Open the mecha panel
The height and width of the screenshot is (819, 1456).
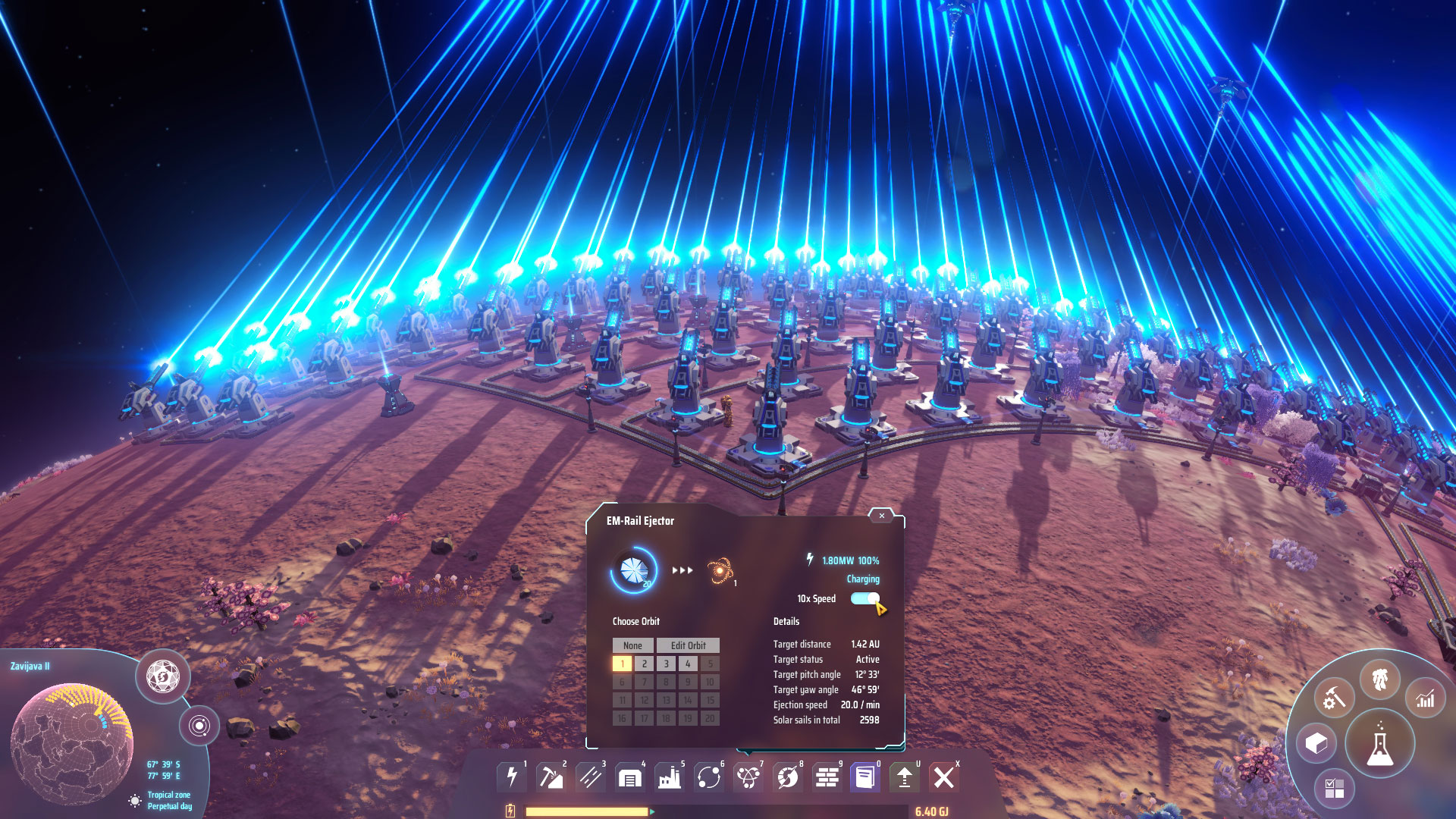1379,679
